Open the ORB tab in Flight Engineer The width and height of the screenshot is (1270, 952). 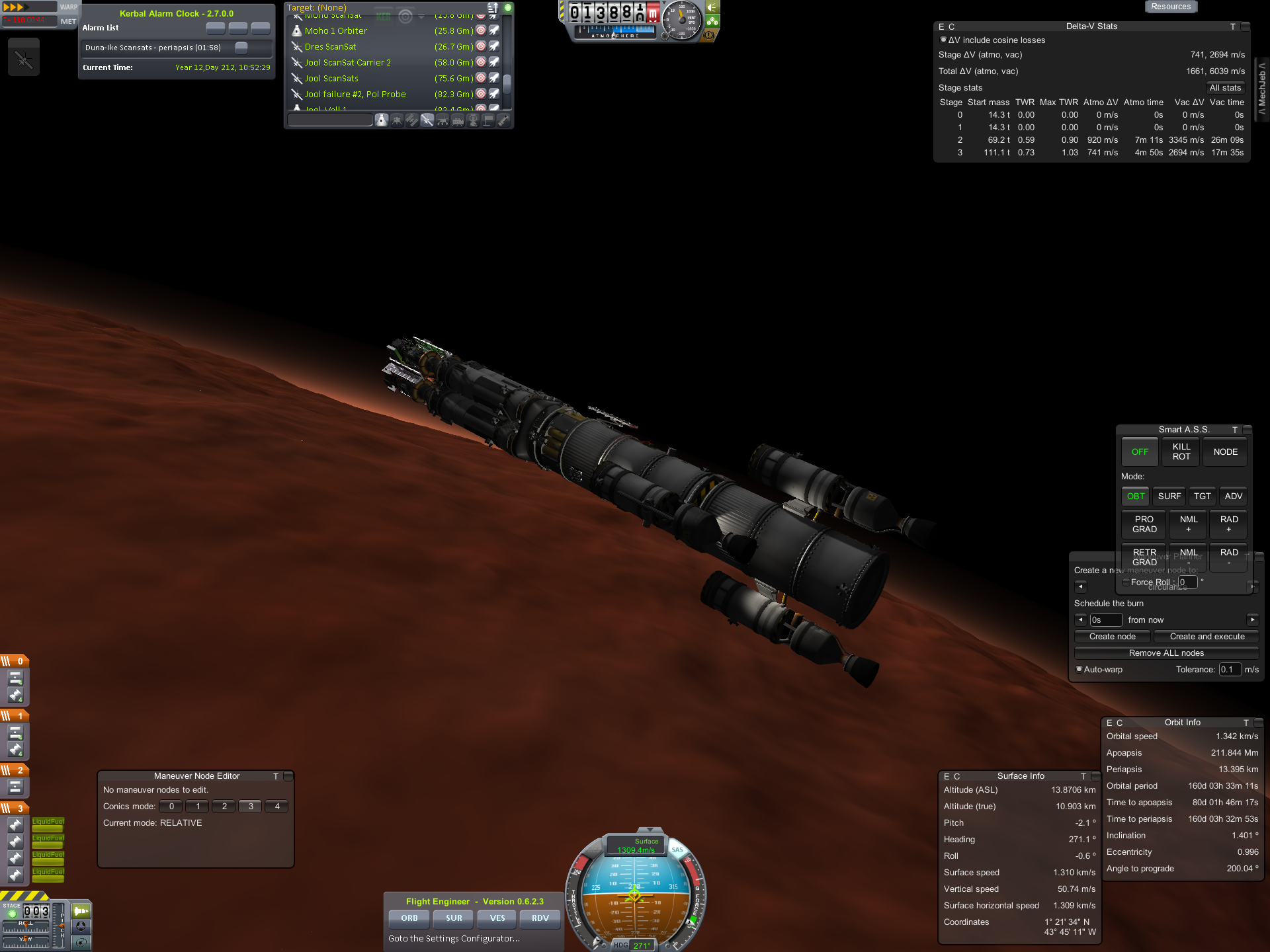(x=409, y=918)
